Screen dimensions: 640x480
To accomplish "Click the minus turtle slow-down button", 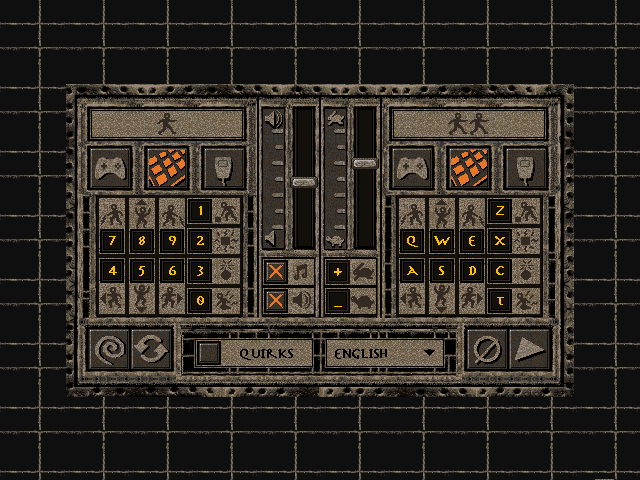I will pyautogui.click(x=338, y=300).
